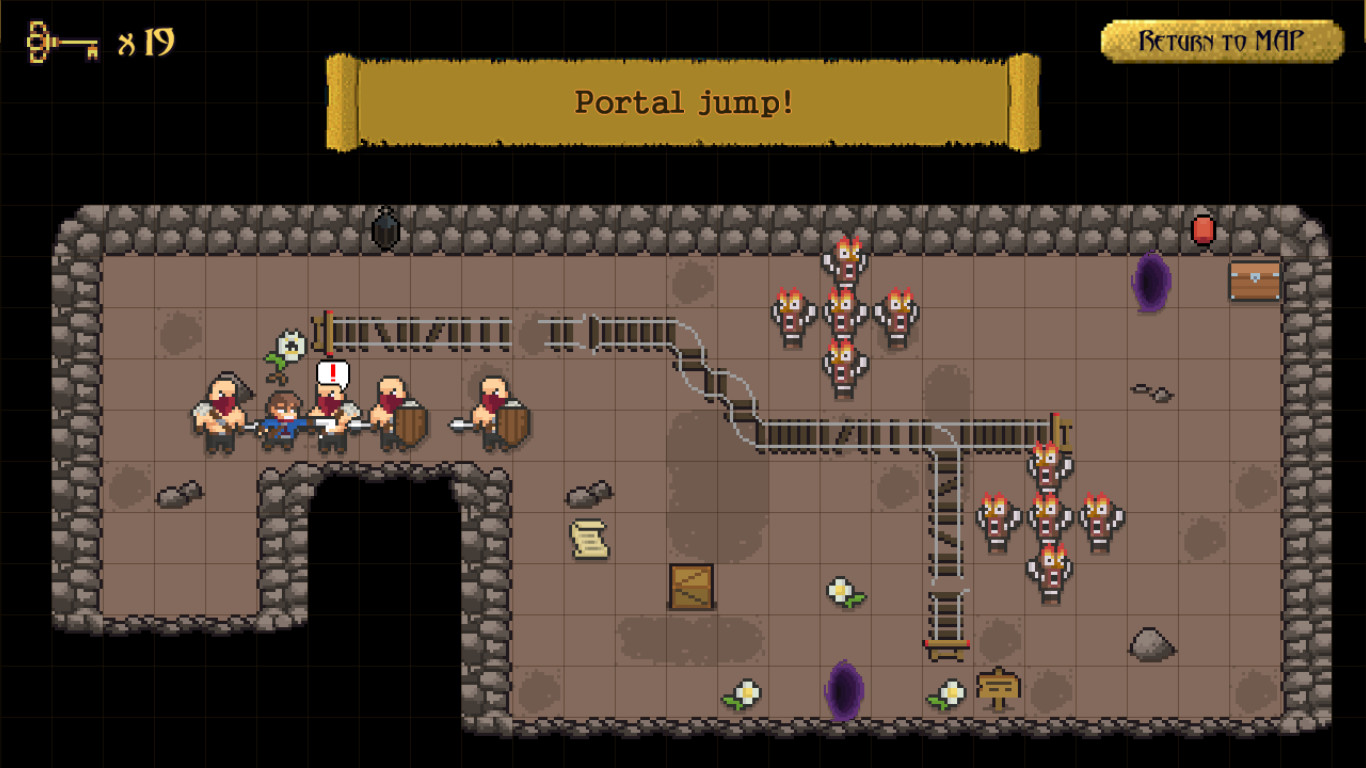1366x768 pixels.
Task: Click the wooden signpost near the bottom portal
Action: tap(999, 685)
